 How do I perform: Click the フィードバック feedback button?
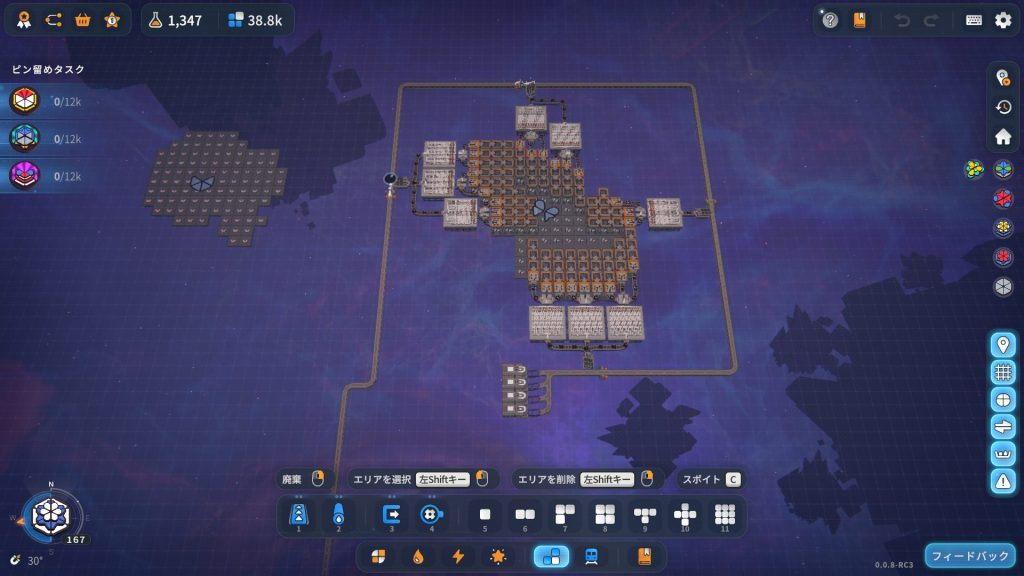click(969, 556)
